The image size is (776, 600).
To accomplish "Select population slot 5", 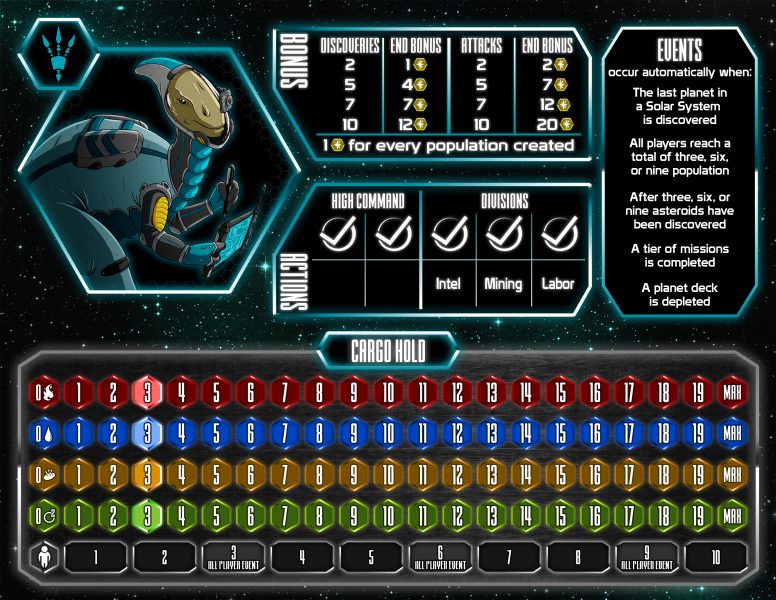I will (x=371, y=557).
